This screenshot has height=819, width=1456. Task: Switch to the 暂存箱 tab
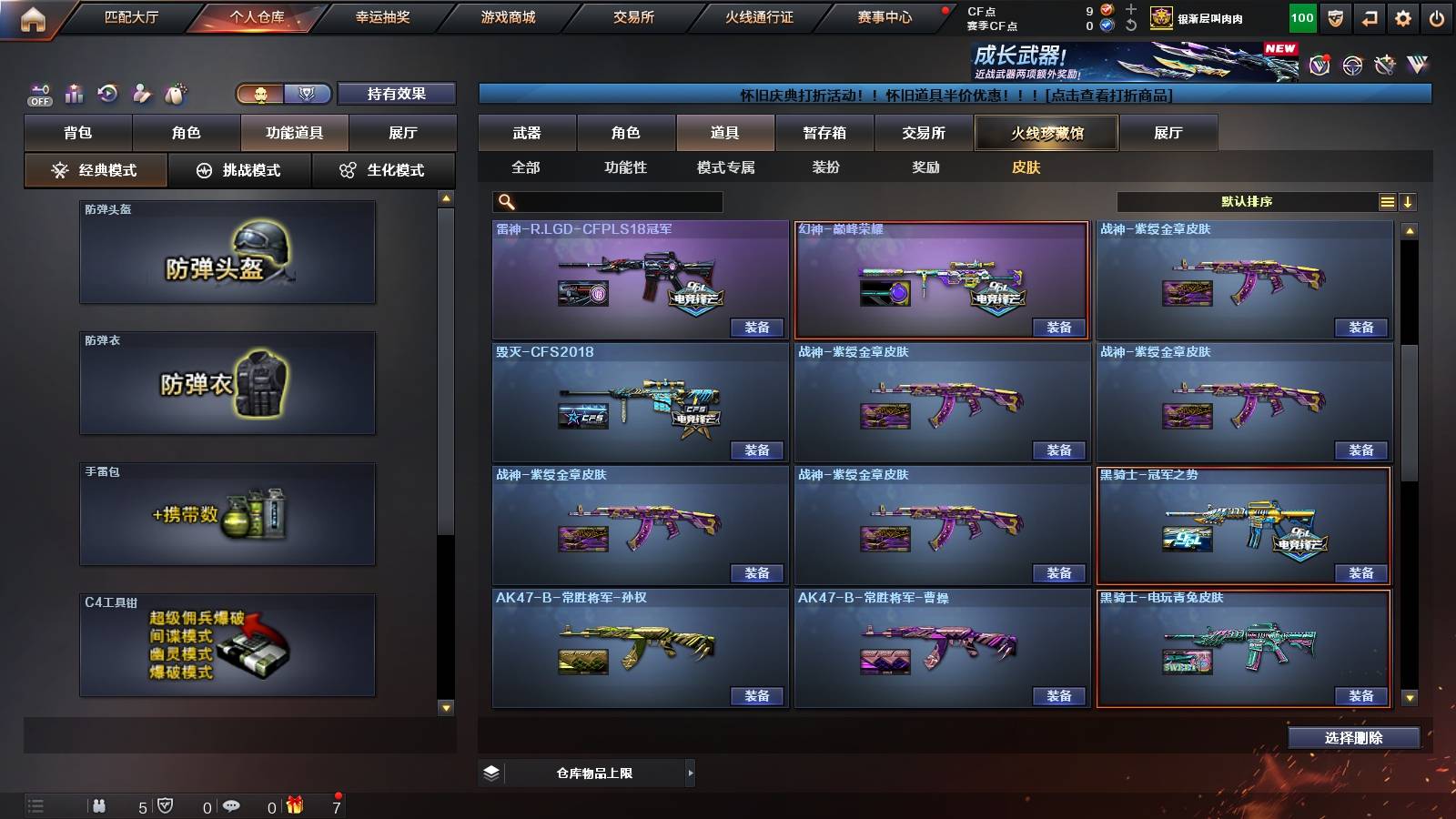coord(822,133)
